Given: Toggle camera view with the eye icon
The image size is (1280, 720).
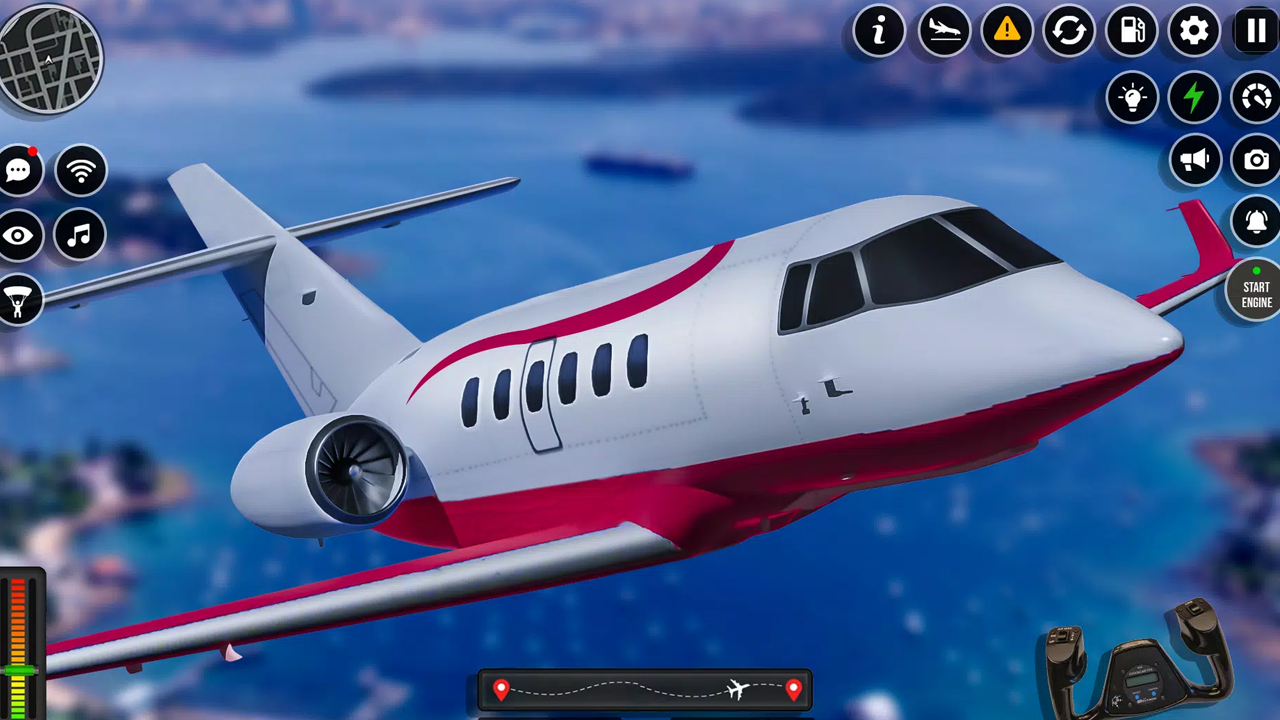Looking at the screenshot, I should pyautogui.click(x=18, y=234).
